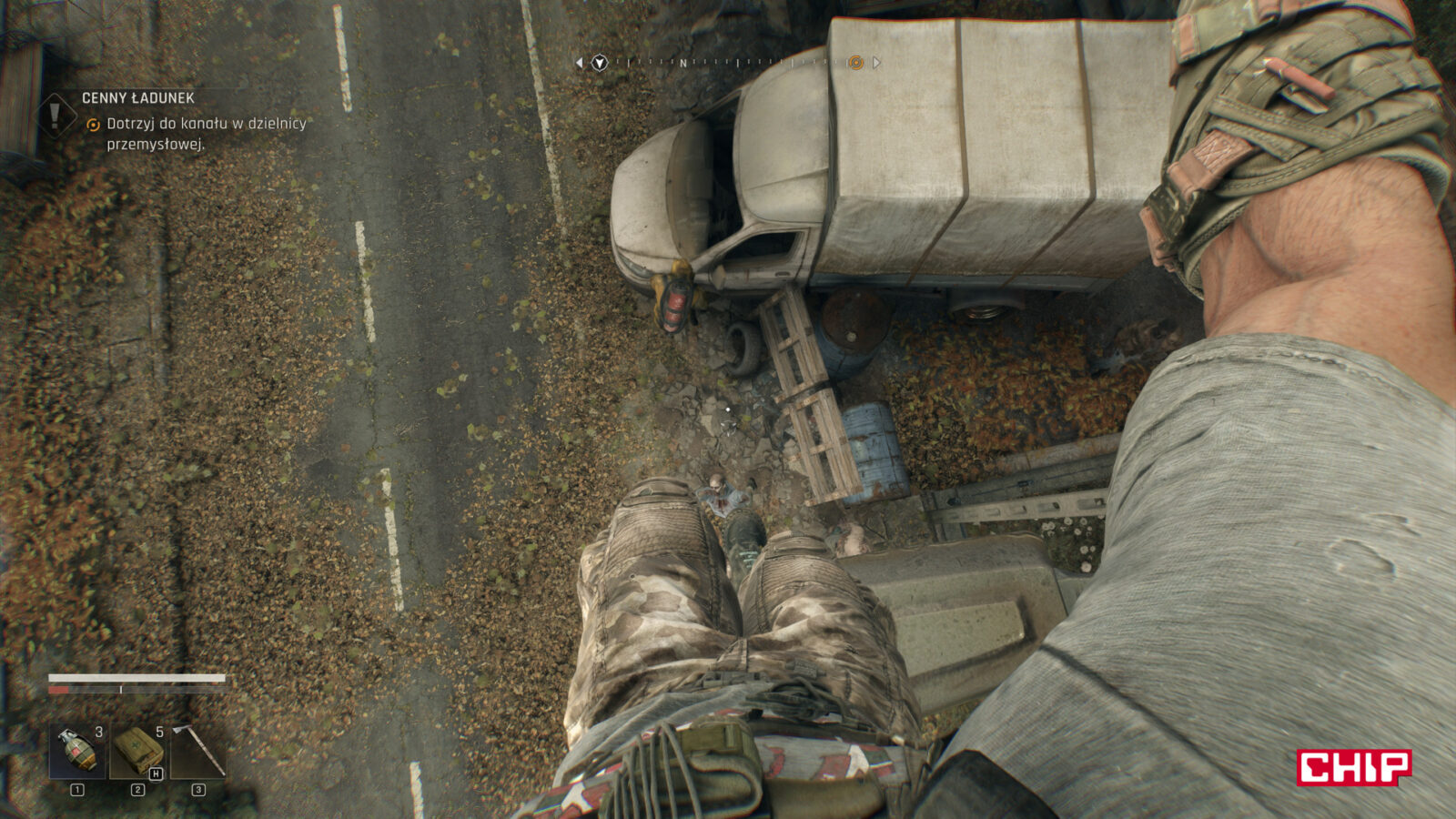This screenshot has width=1456, height=819.
Task: Click the white arrow marker on compass
Action: click(600, 63)
